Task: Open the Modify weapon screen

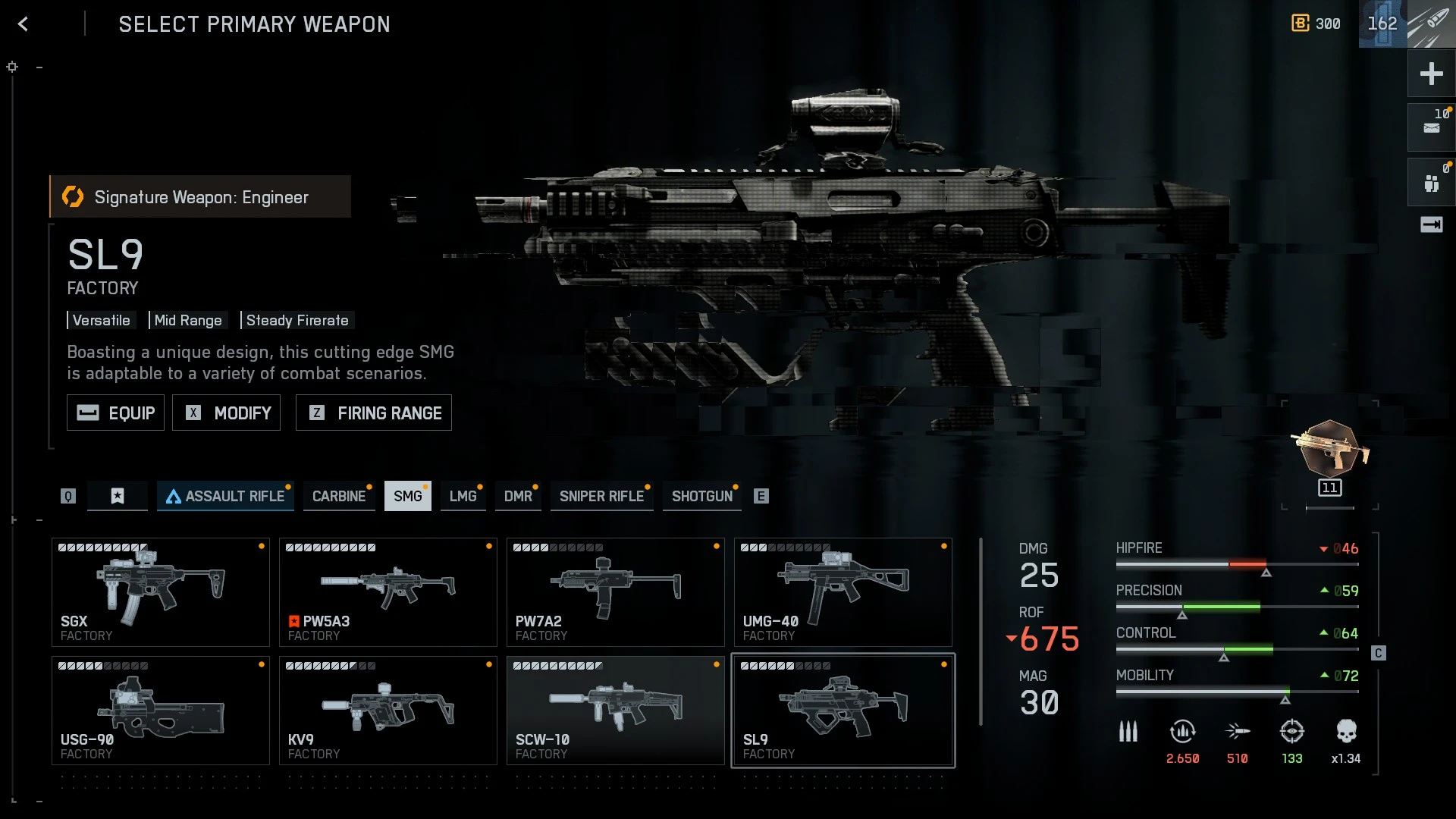Action: [x=226, y=413]
